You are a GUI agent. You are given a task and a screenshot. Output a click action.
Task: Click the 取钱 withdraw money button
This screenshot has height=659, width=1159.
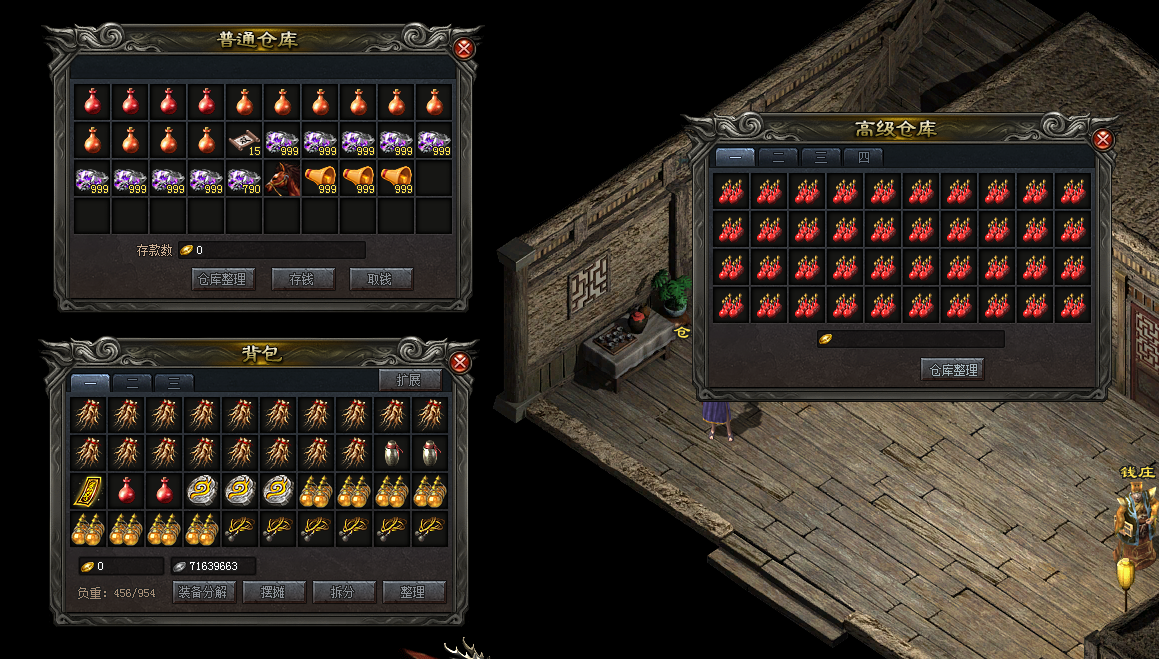click(x=380, y=280)
